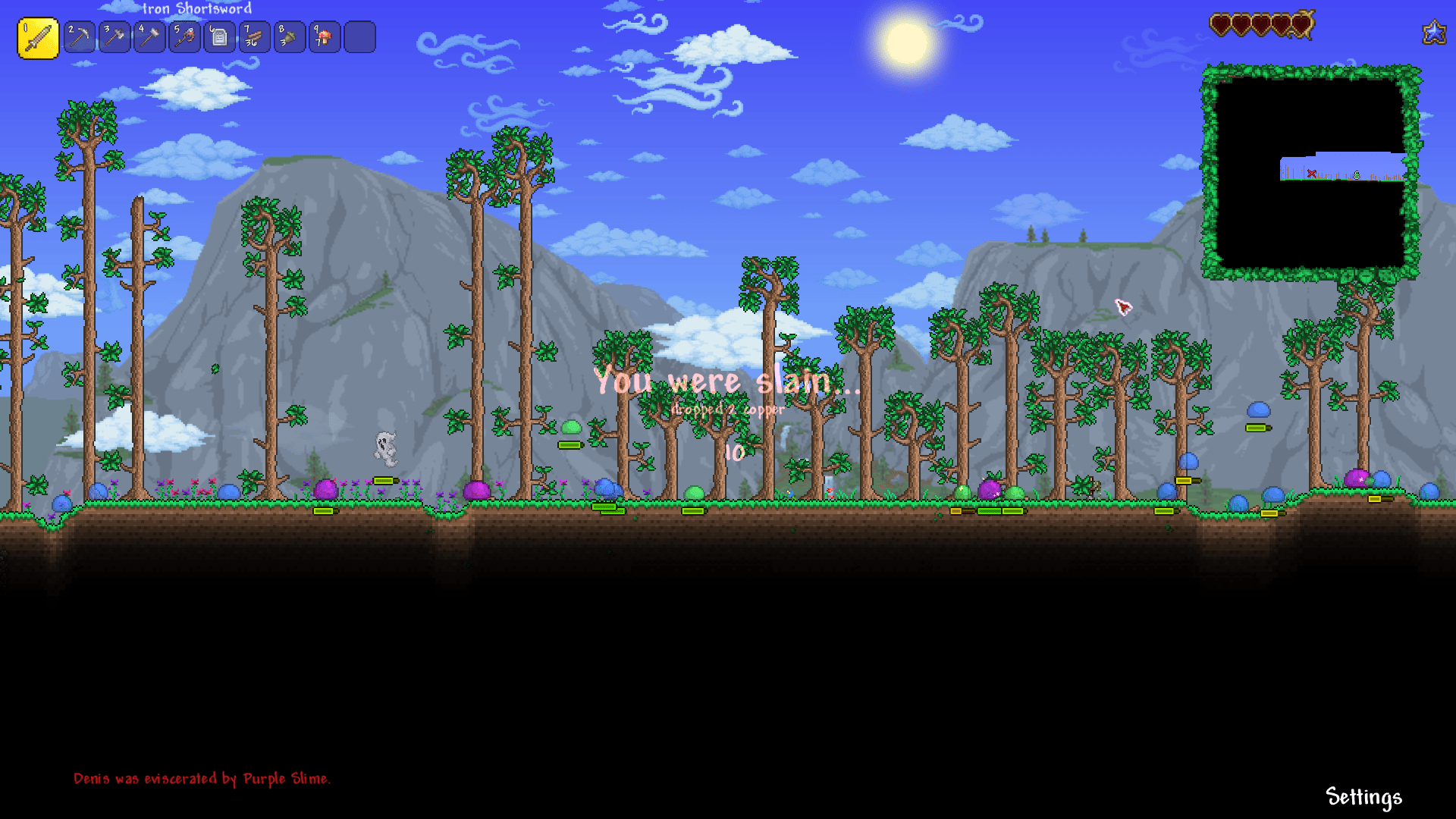The width and height of the screenshot is (1456, 819).
Task: Select the book item in slot 6
Action: [218, 37]
